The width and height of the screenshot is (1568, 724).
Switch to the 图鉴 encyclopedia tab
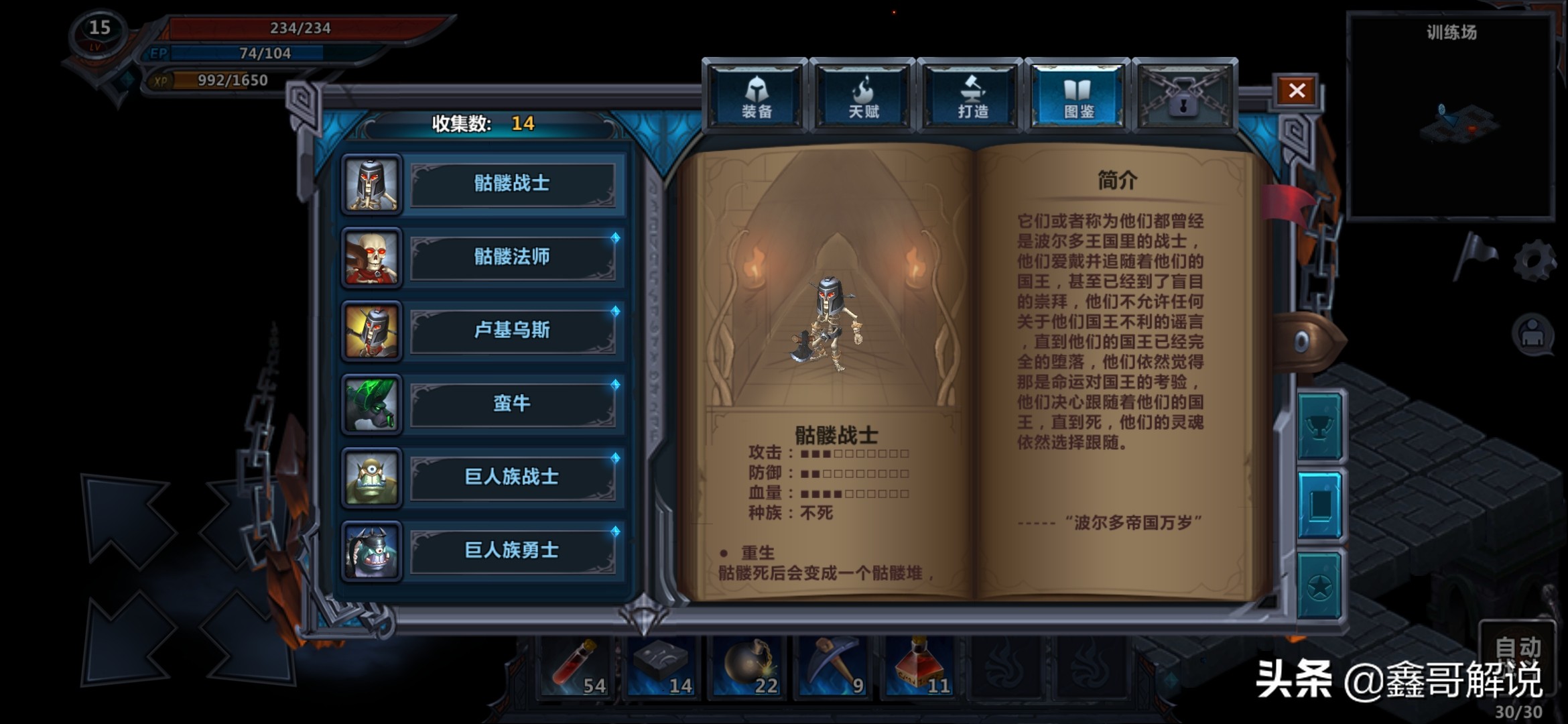point(1081,94)
